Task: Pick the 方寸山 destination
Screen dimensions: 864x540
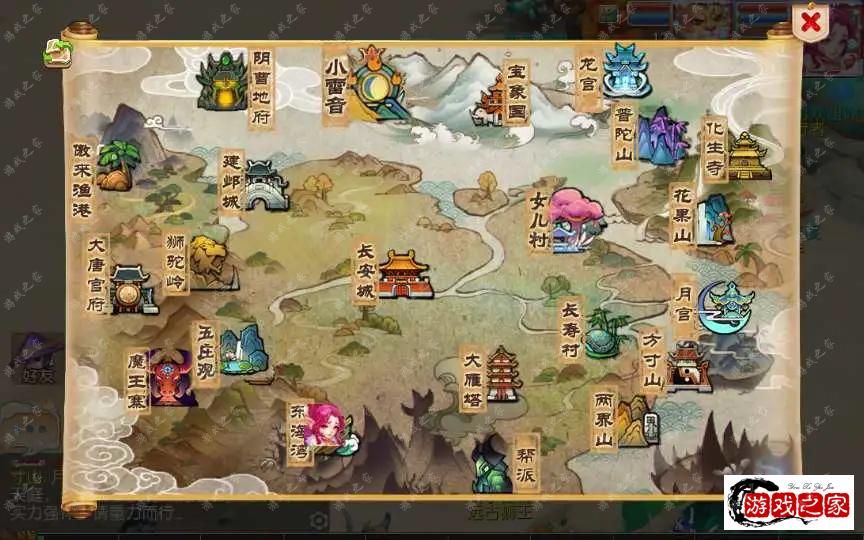Action: pos(687,366)
